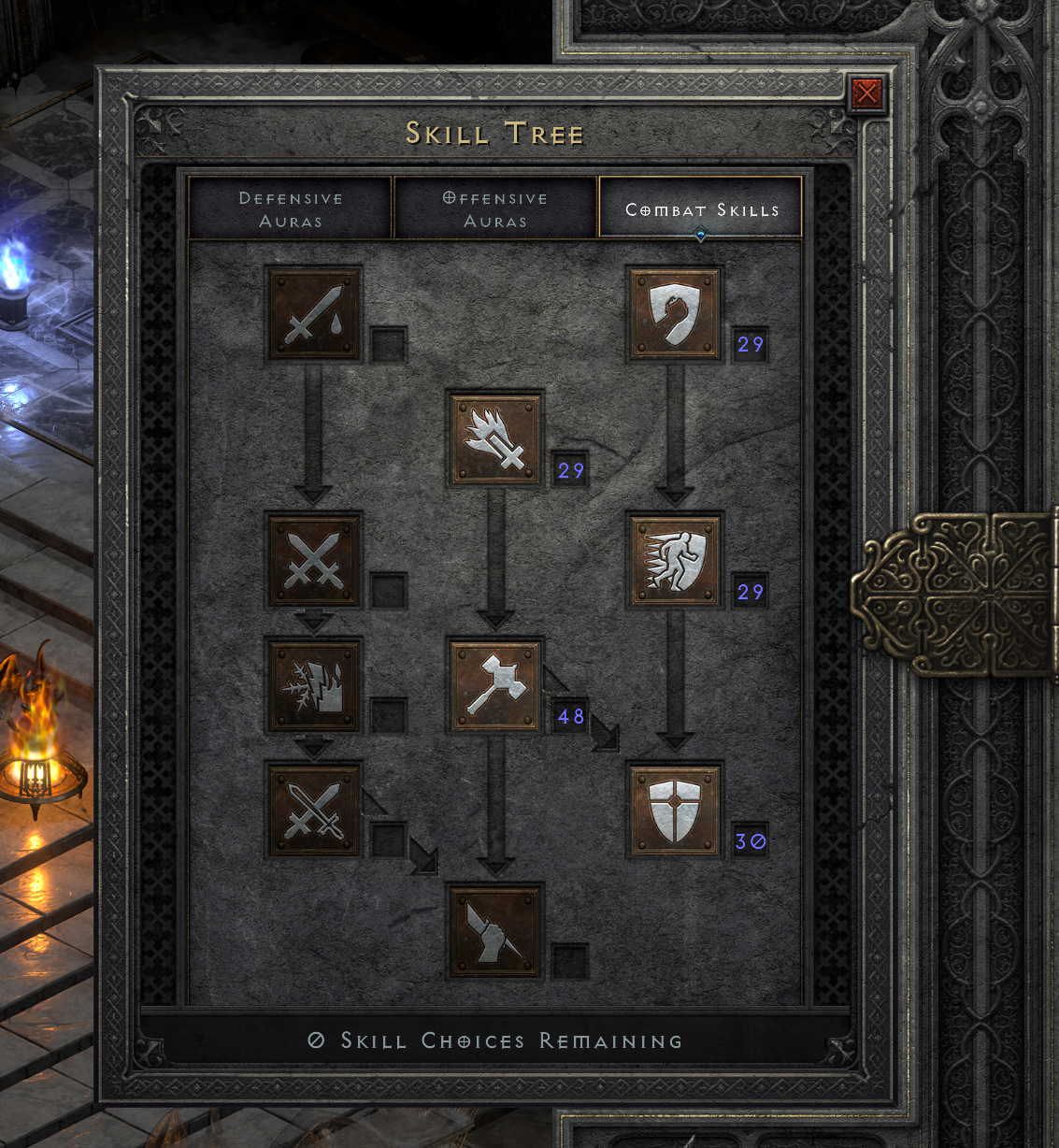Choose the Fist of the Heavens skill

point(495,932)
